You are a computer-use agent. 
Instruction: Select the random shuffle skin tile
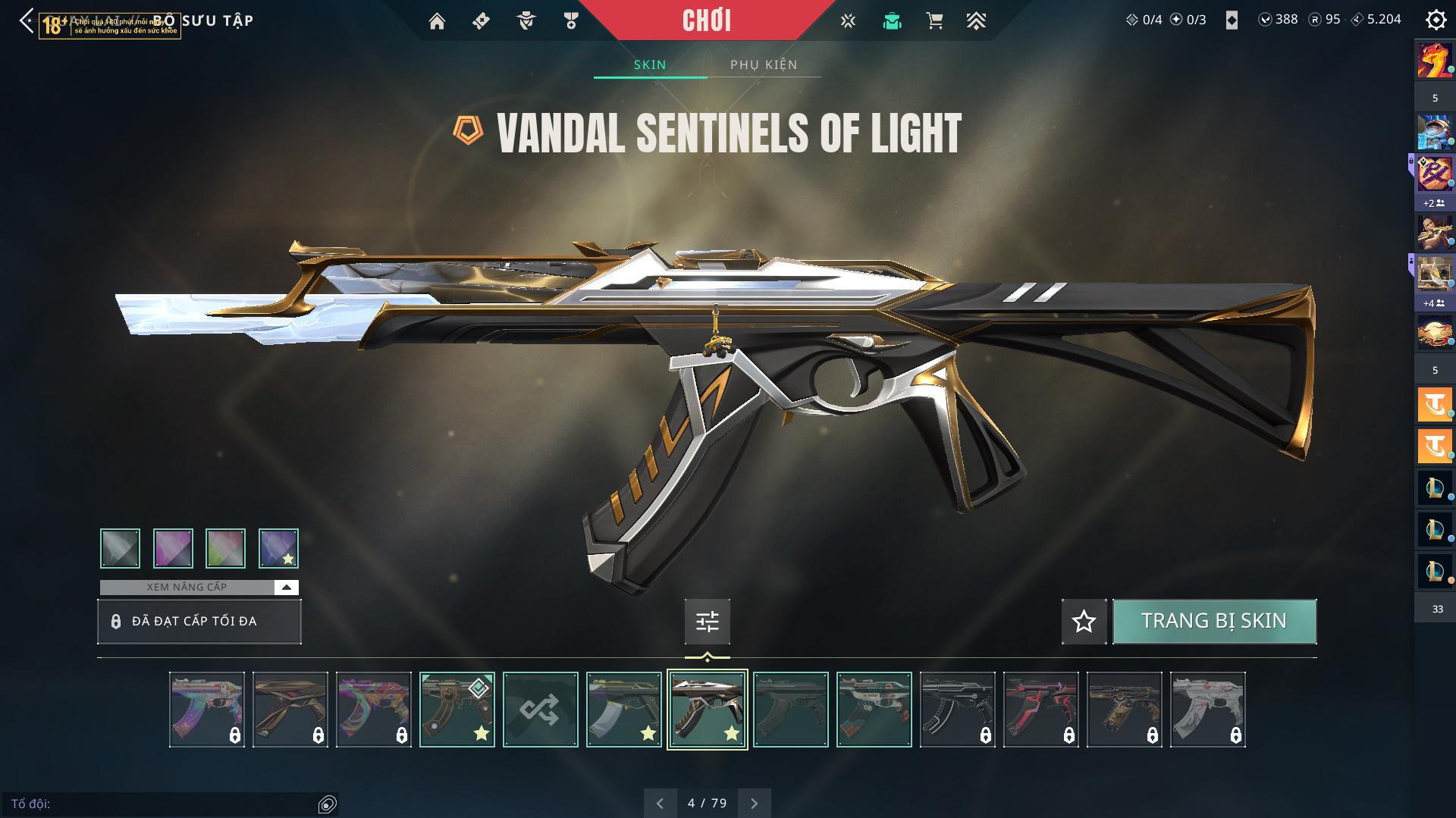(x=540, y=710)
